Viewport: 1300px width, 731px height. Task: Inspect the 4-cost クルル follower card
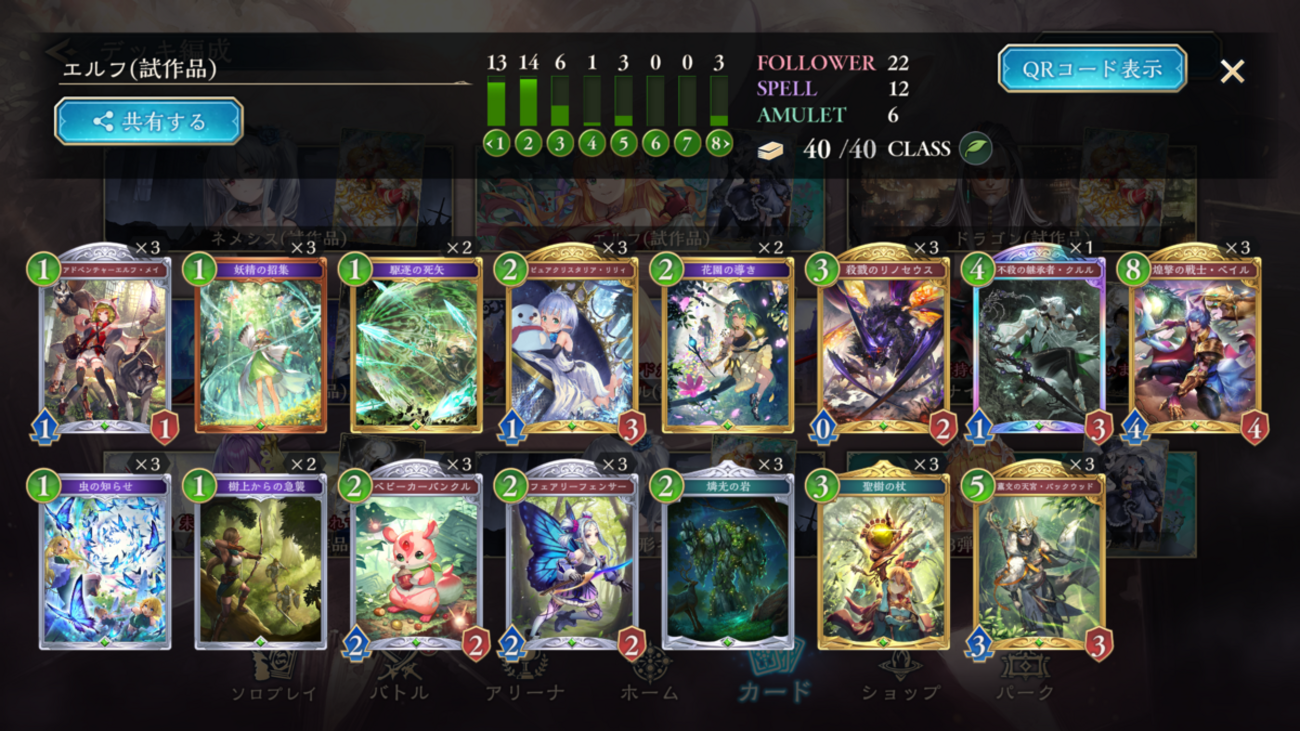1039,345
